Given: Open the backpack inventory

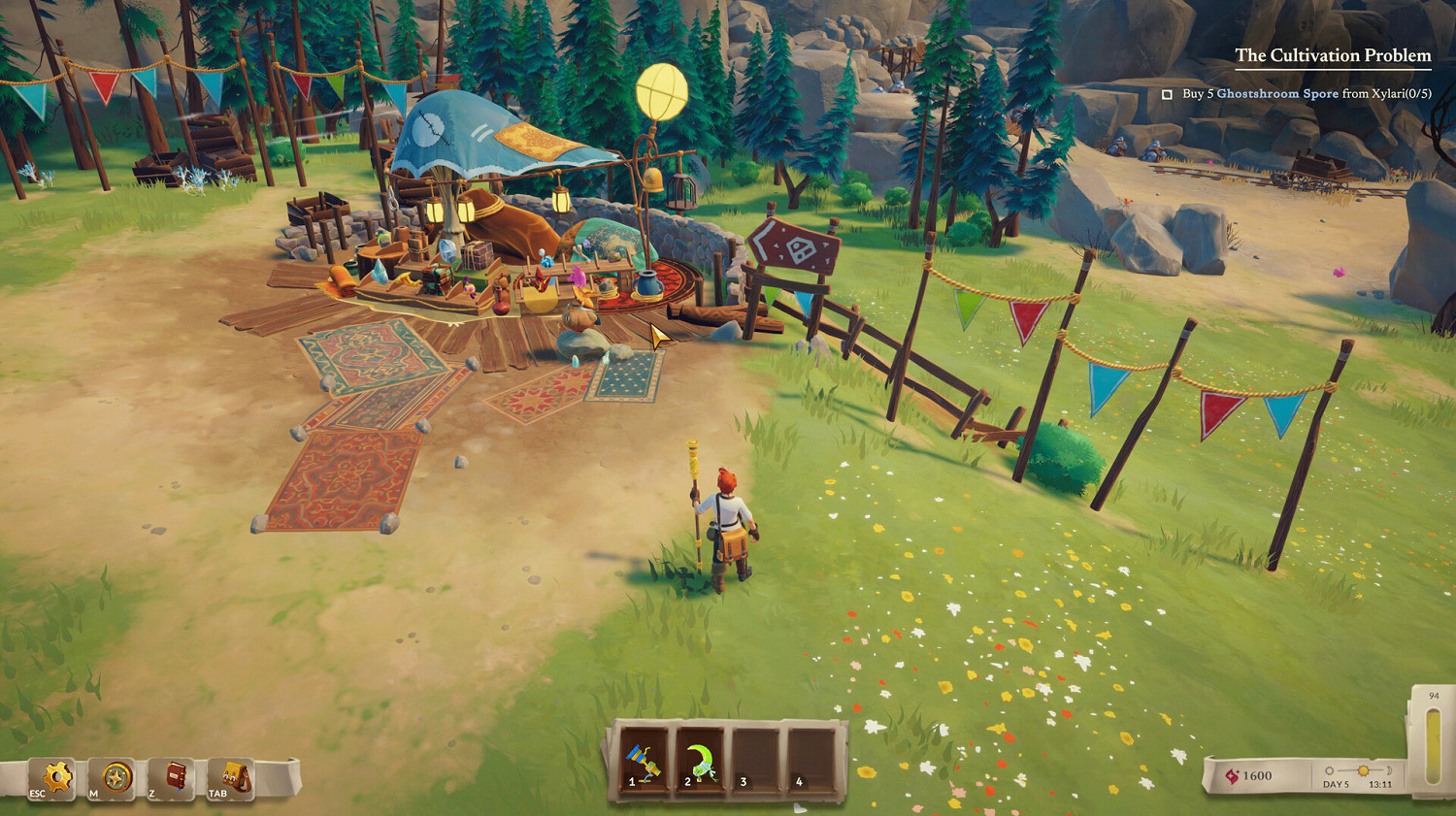Looking at the screenshot, I should pos(234,778).
